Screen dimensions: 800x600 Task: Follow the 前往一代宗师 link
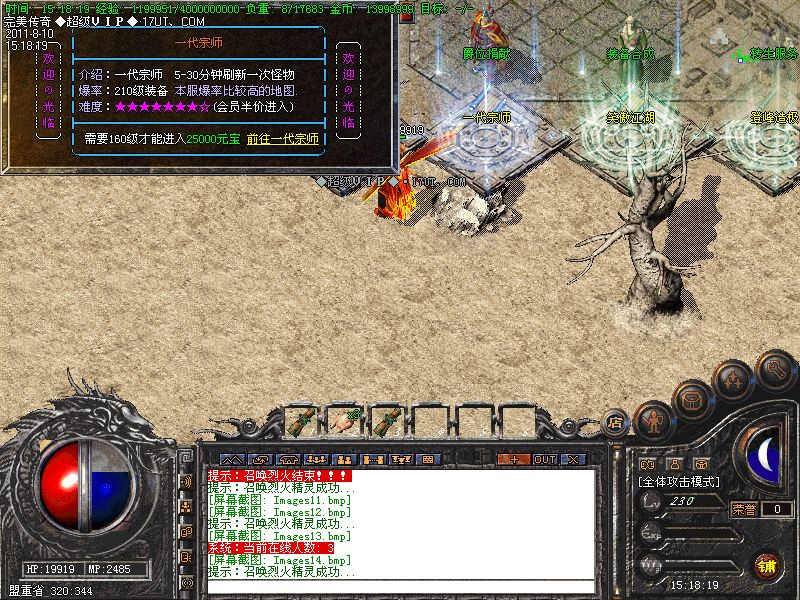pos(282,138)
